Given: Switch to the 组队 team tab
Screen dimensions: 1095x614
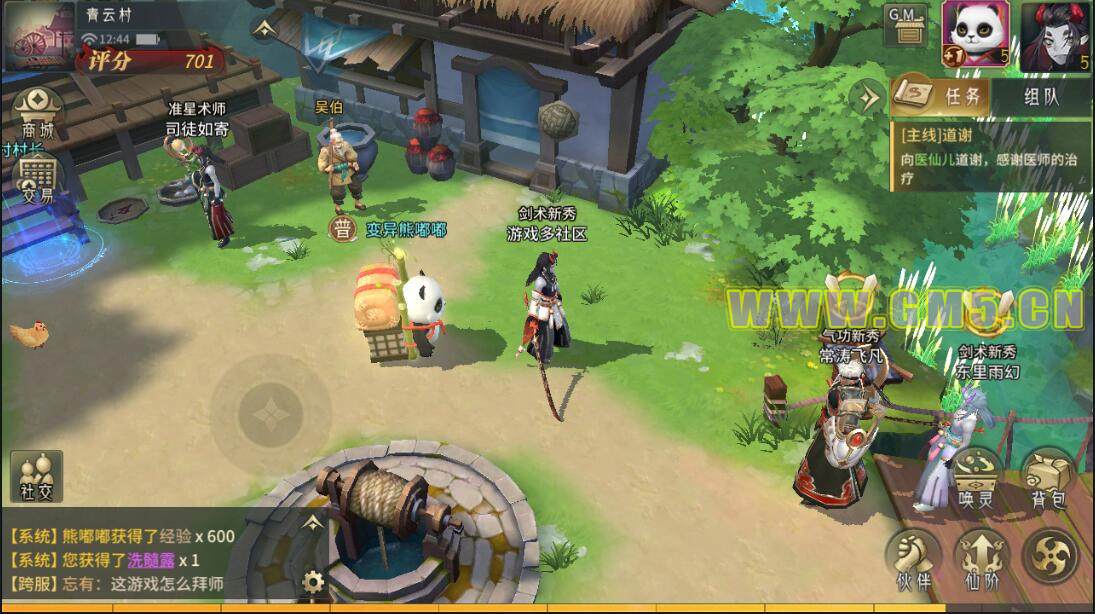Looking at the screenshot, I should click(x=1041, y=97).
